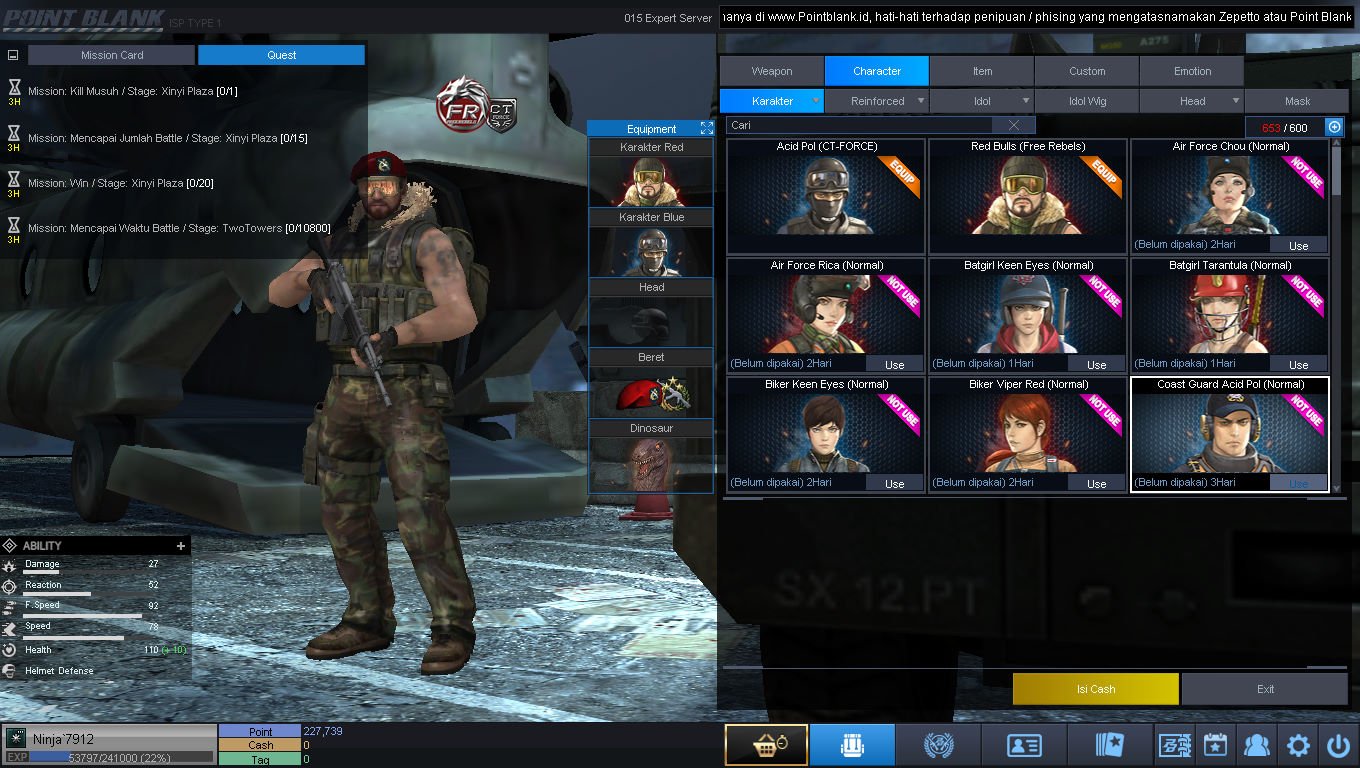Click the Isi Cash button
Image resolution: width=1360 pixels, height=768 pixels.
[x=1095, y=689]
